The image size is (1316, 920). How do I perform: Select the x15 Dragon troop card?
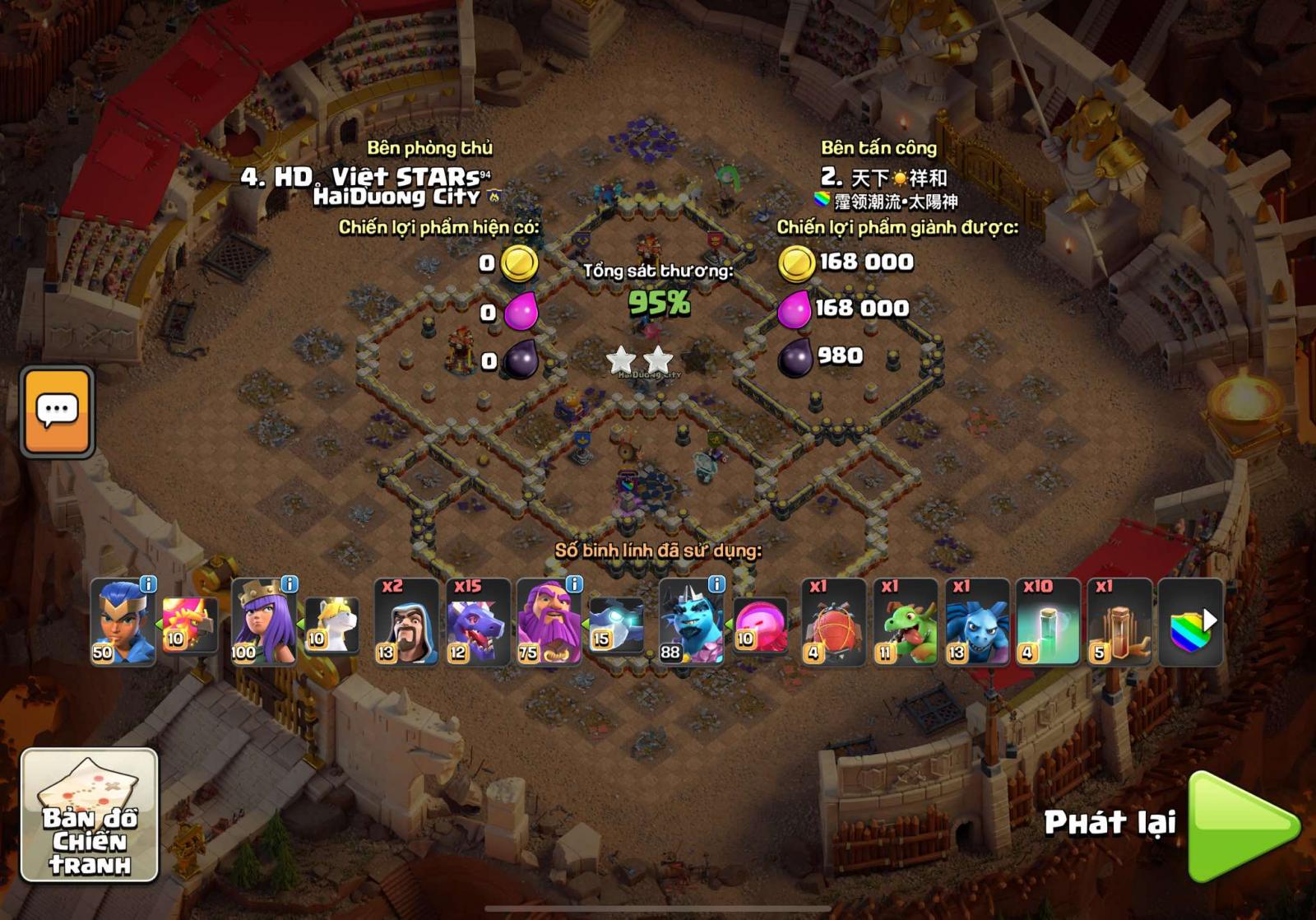click(475, 621)
